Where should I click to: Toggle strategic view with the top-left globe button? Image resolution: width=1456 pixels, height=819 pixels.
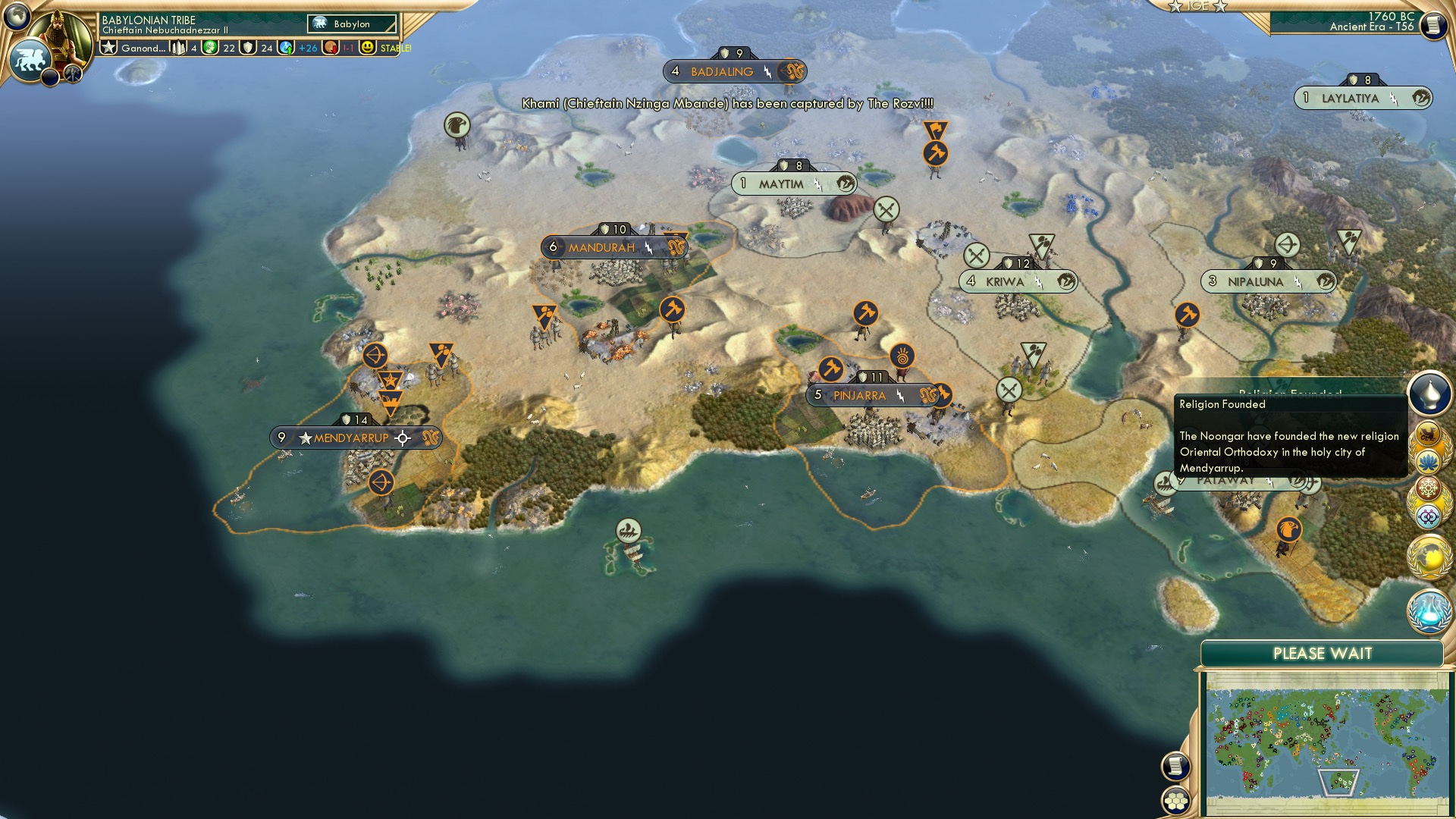(16, 14)
